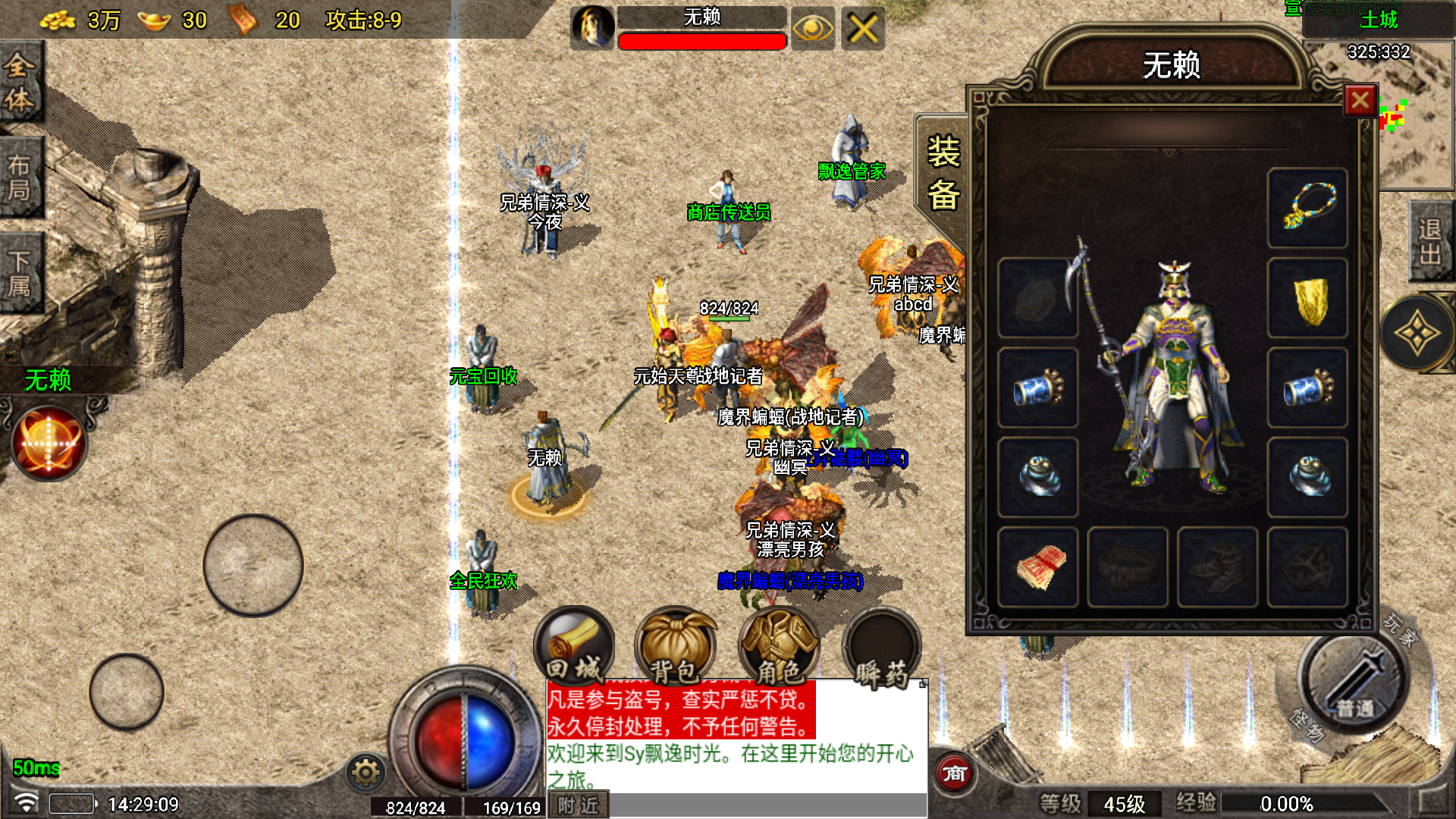This screenshot has width=1456, height=819.
Task: Select the red talisman bundle slot
Action: click(x=1038, y=567)
